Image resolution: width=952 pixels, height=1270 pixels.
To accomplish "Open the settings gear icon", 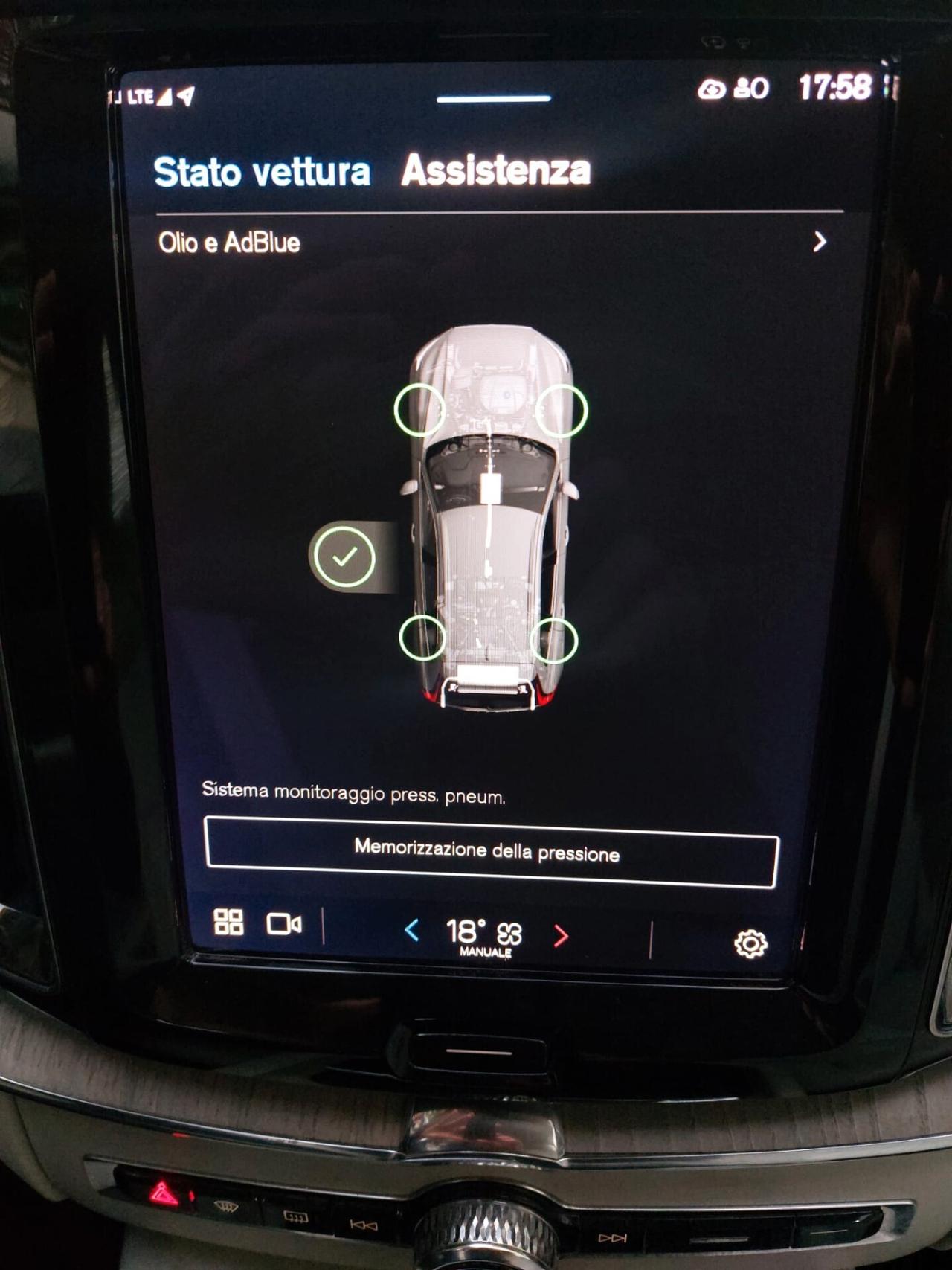I will coord(750,943).
